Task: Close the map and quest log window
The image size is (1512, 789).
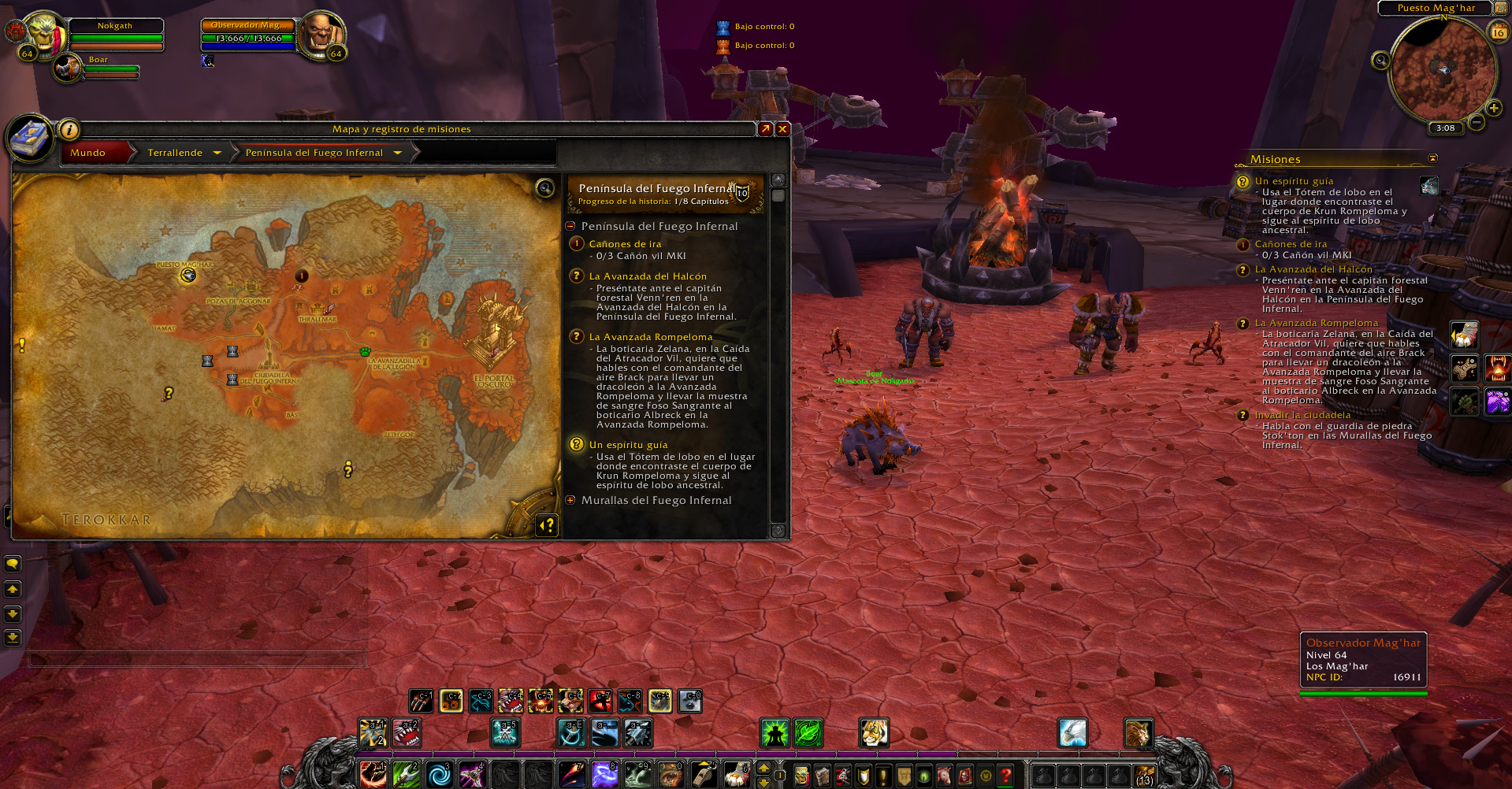Action: (782, 129)
